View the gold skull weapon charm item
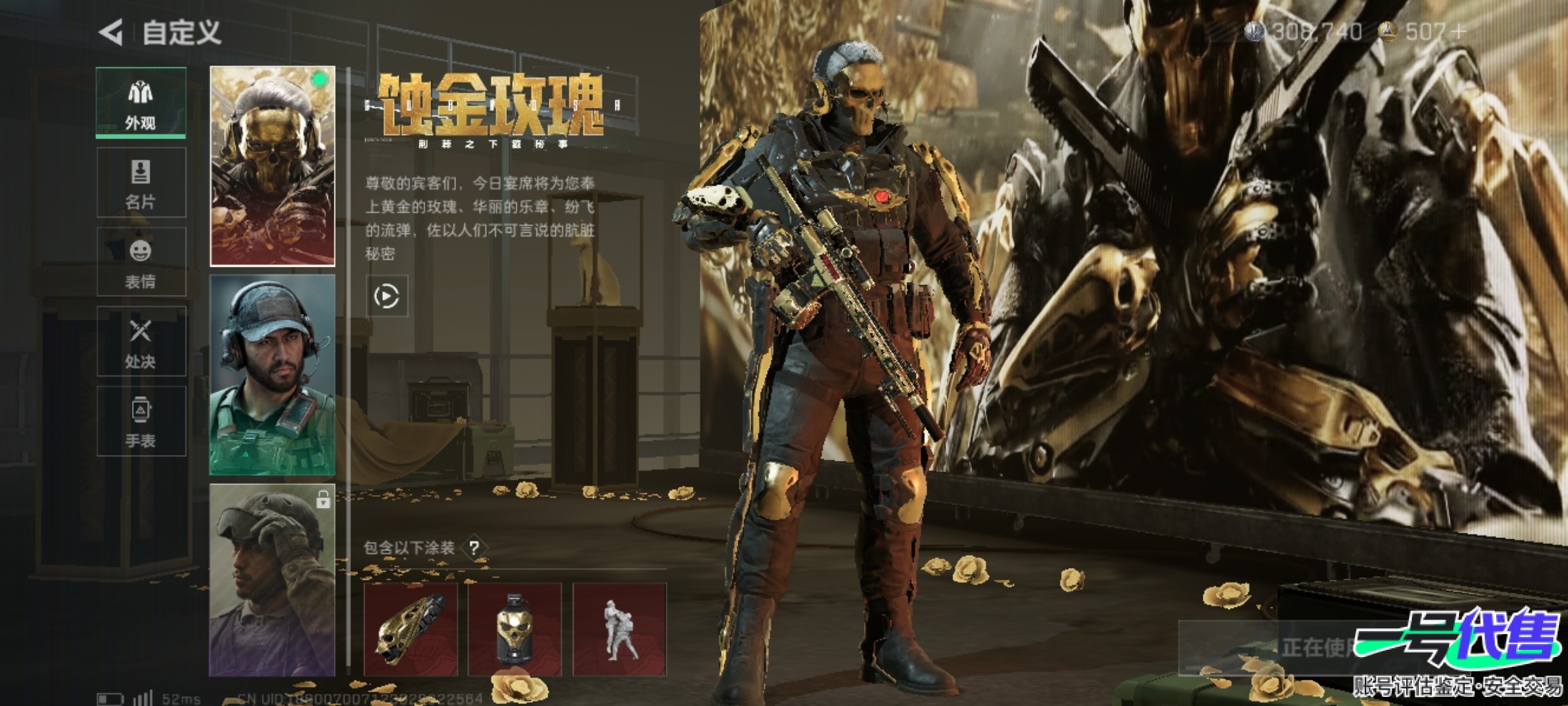 [x=410, y=629]
